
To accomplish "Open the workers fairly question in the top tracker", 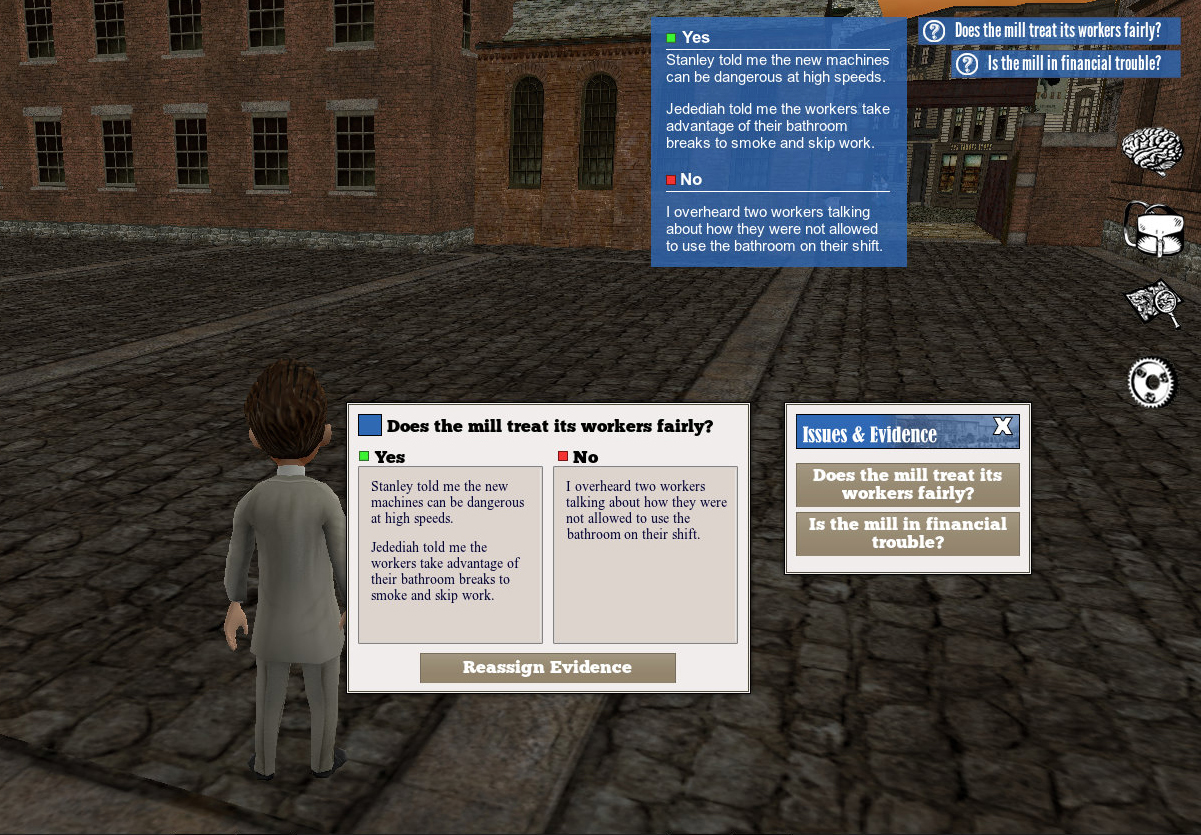I will (1049, 31).
